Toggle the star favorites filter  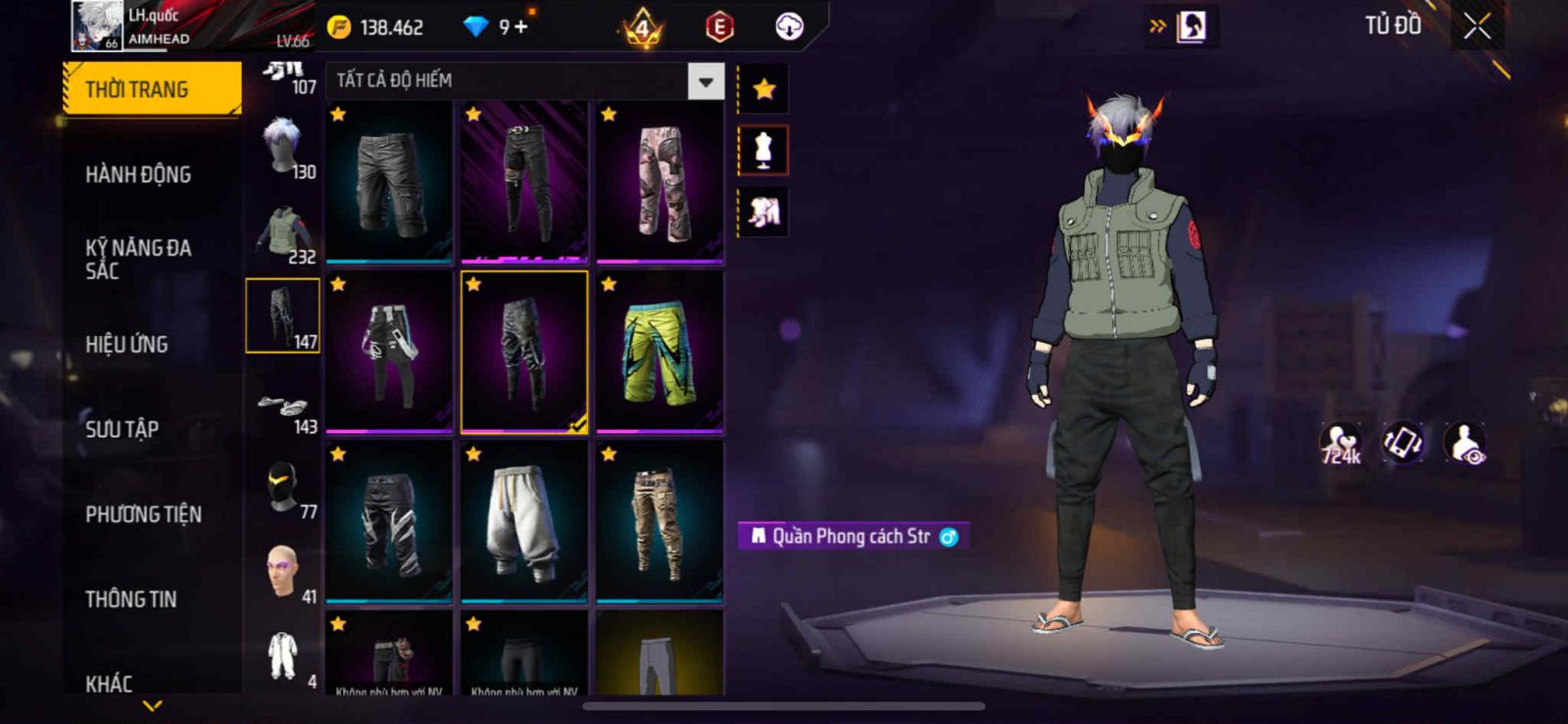tap(763, 89)
